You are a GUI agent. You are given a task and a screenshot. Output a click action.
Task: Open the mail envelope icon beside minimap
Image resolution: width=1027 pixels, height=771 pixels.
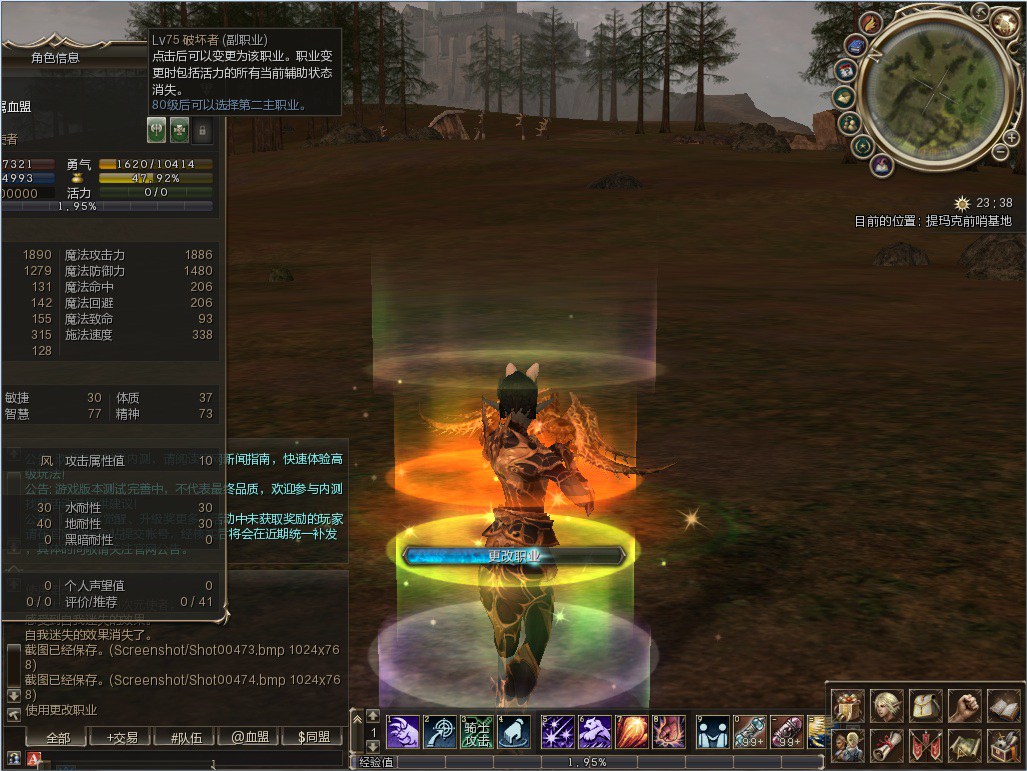pos(846,97)
